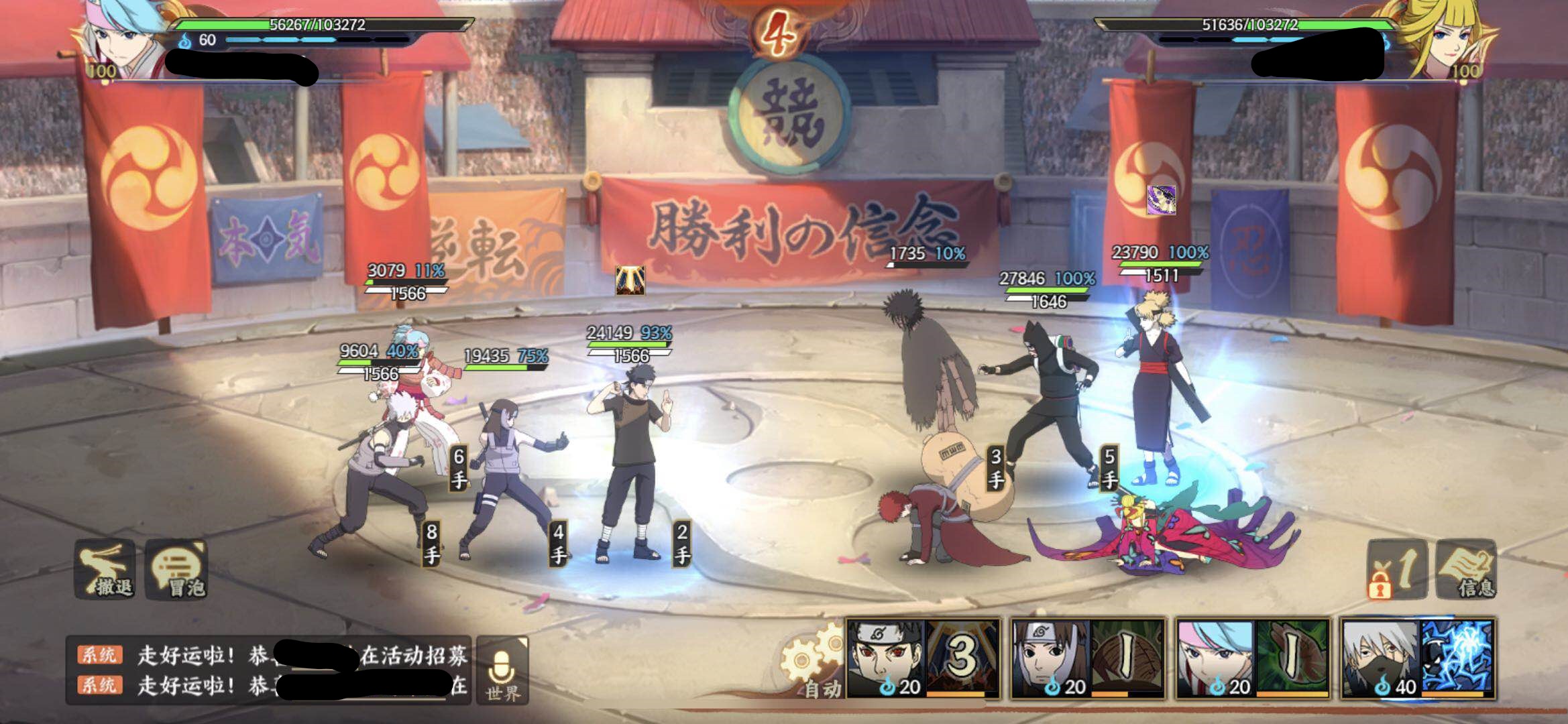Select the brown-haired ninja's skill card
1568x724 pixels.
point(1088,659)
